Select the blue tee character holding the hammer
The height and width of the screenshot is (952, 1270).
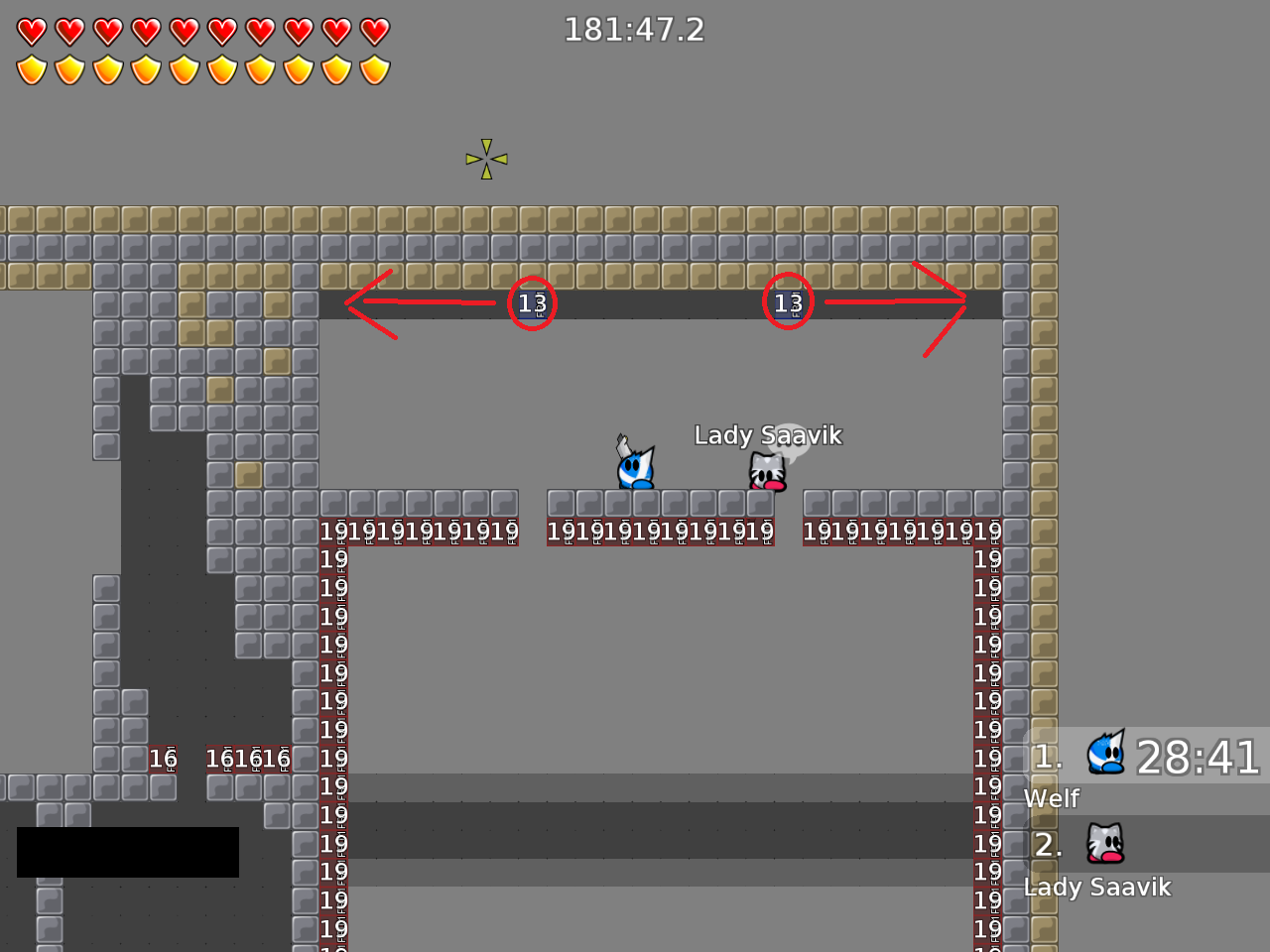(634, 469)
